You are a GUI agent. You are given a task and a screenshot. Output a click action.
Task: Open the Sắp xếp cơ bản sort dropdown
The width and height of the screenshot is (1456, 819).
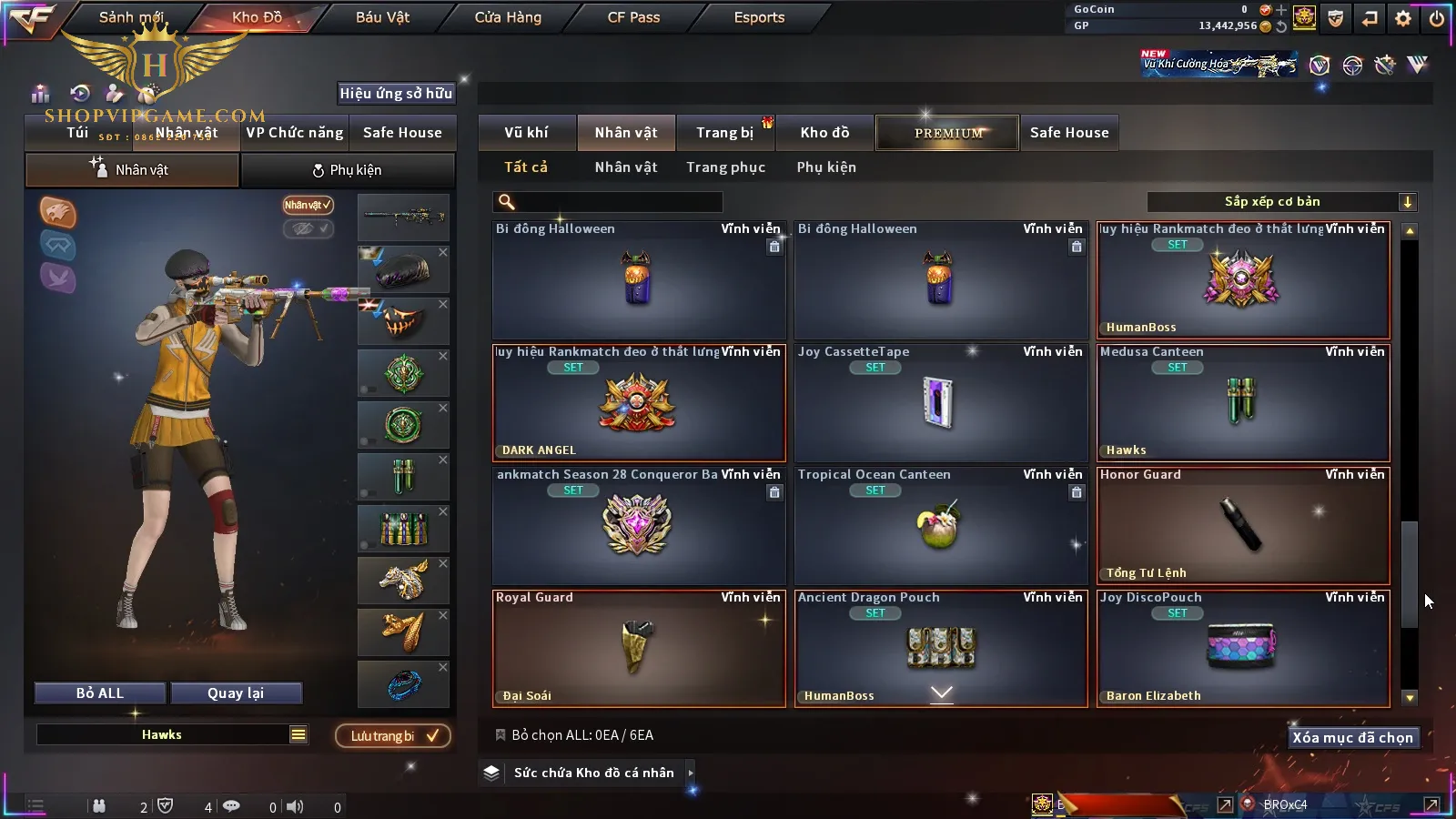(1280, 202)
